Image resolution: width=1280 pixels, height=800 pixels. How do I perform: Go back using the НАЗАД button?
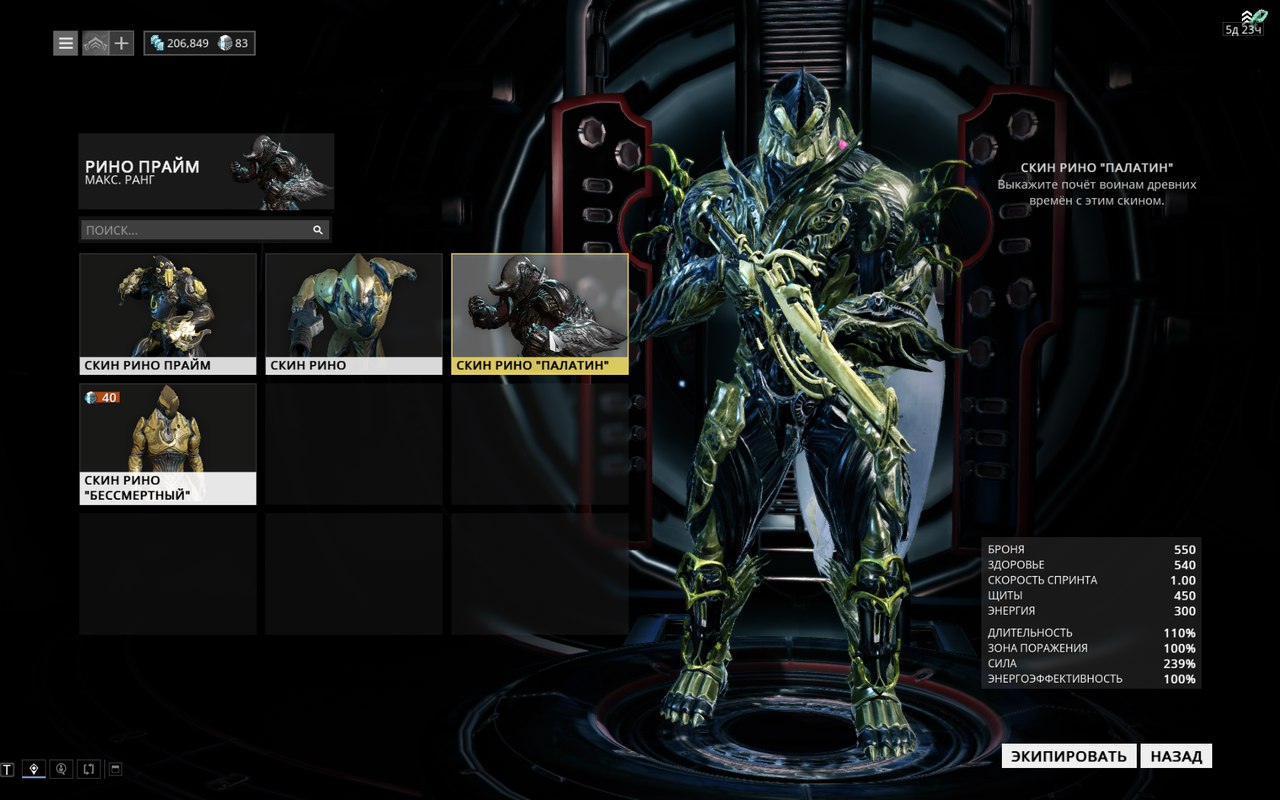[1176, 756]
